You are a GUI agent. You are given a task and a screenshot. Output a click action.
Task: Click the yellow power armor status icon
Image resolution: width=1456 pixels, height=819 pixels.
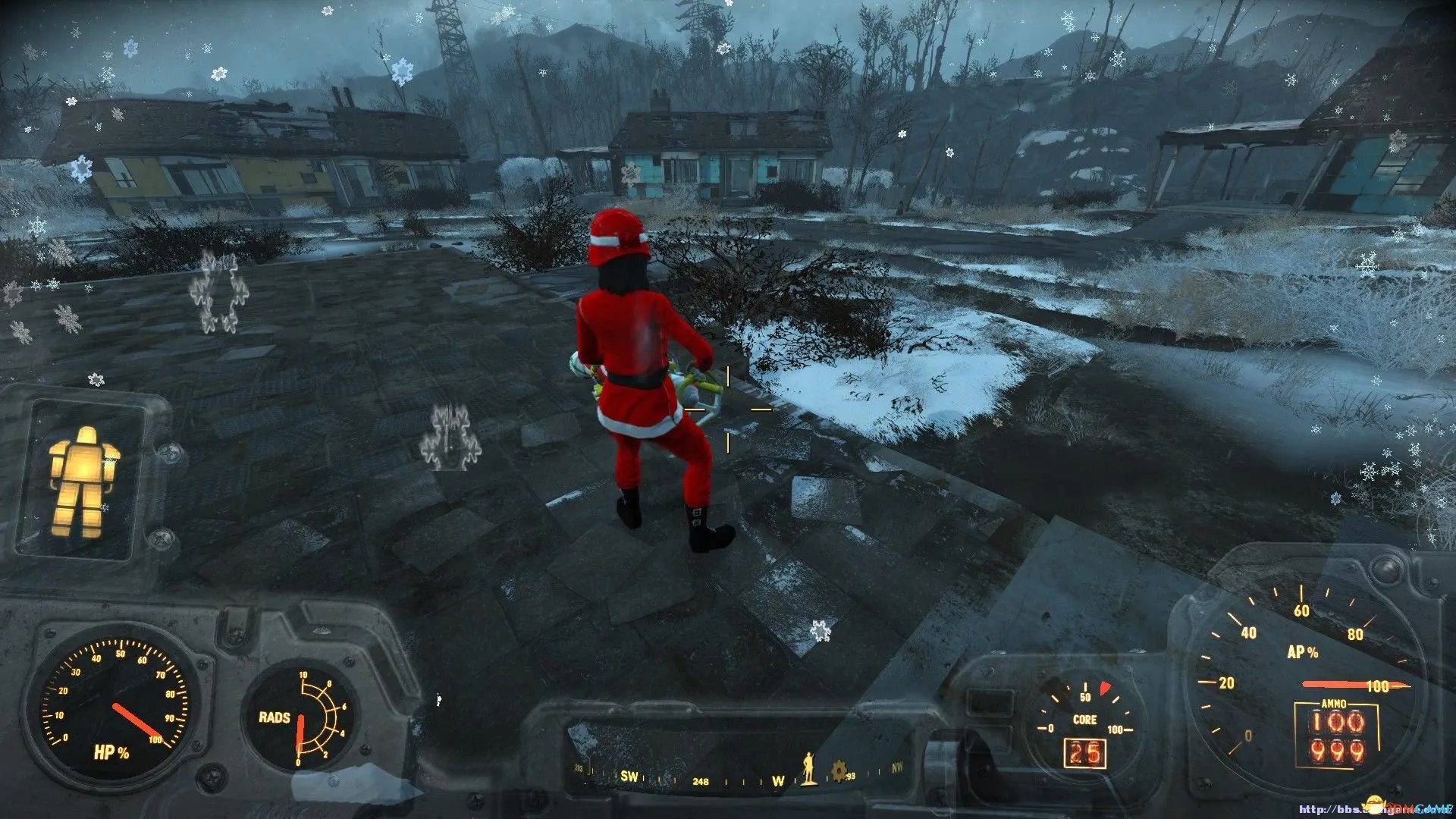point(83,482)
